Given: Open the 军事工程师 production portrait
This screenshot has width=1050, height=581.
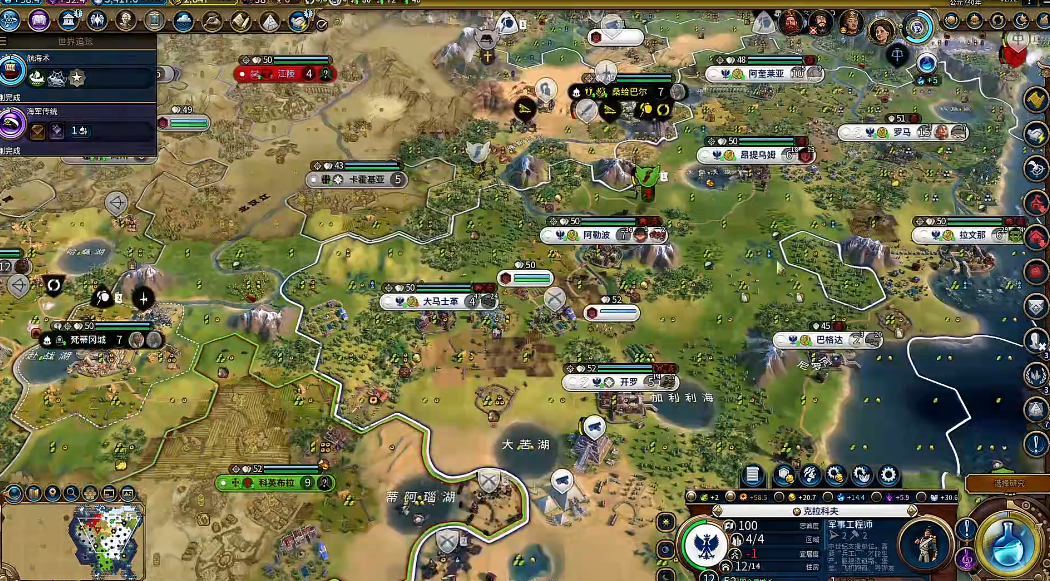Looking at the screenshot, I should 925,545.
